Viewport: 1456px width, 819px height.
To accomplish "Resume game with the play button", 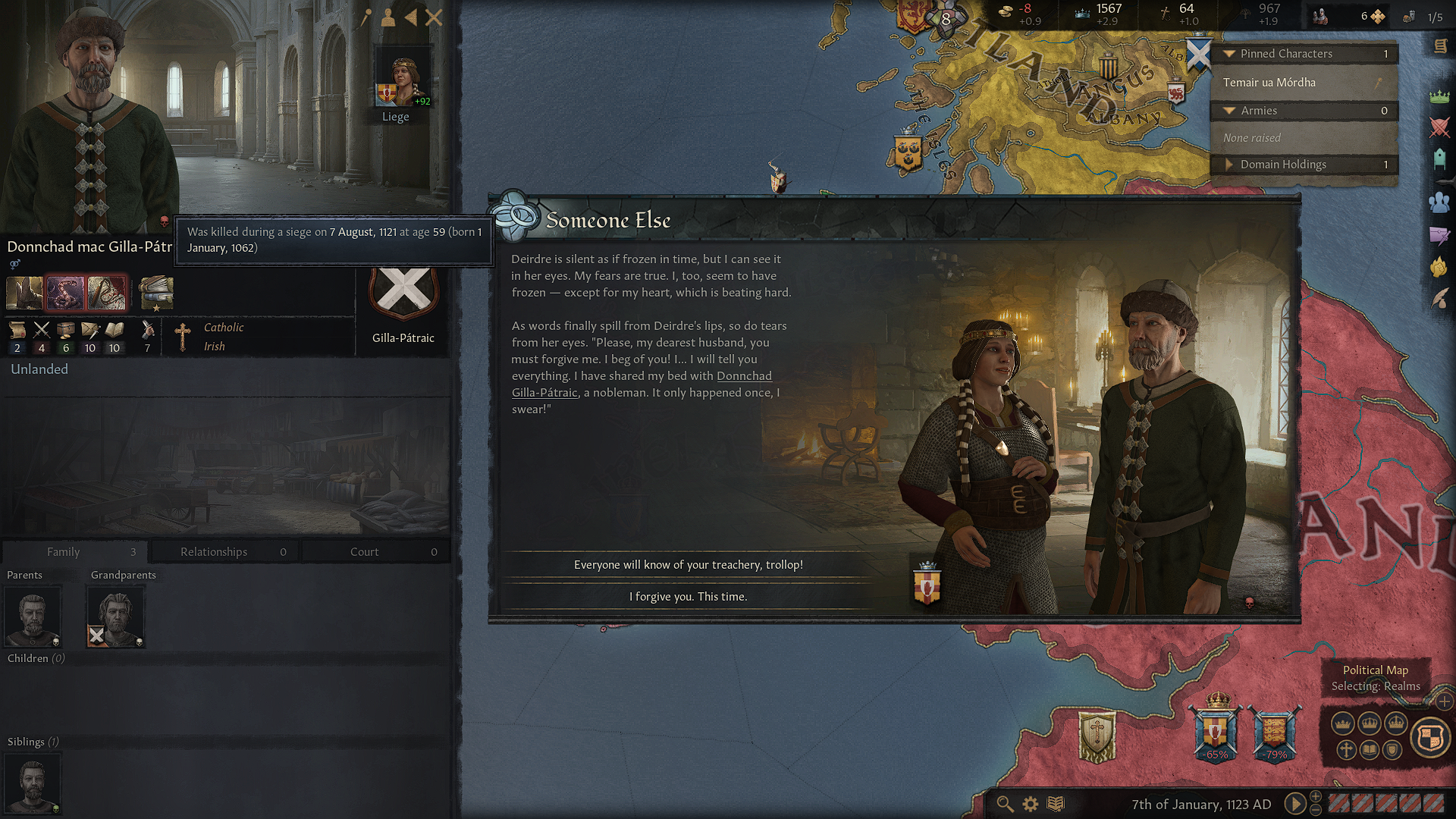I will pyautogui.click(x=1294, y=804).
